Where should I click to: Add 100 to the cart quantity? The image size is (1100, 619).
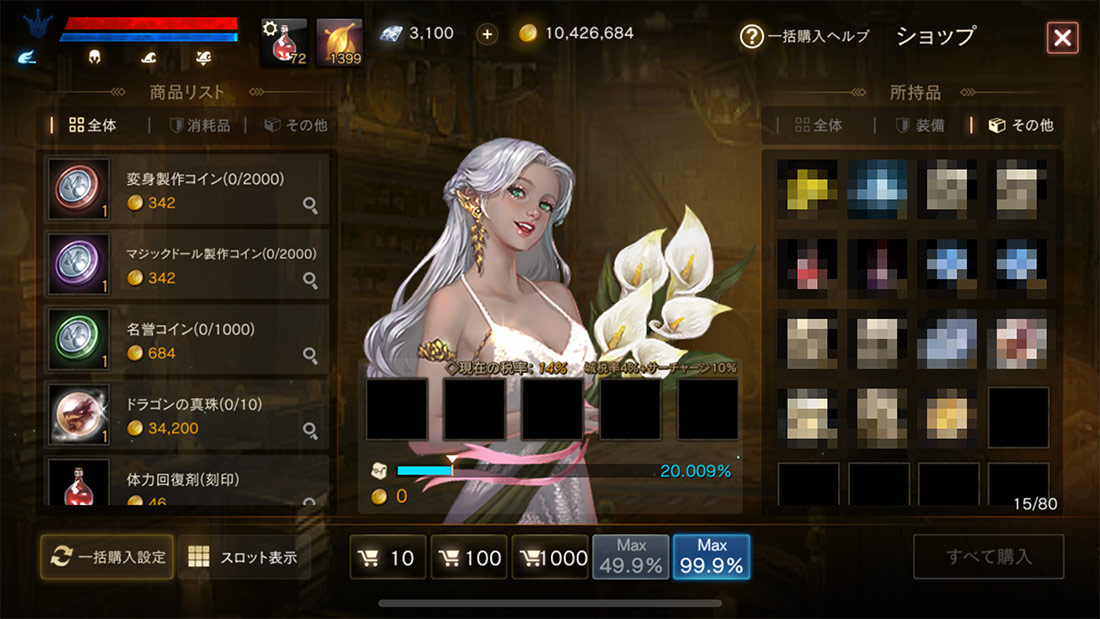click(x=469, y=558)
